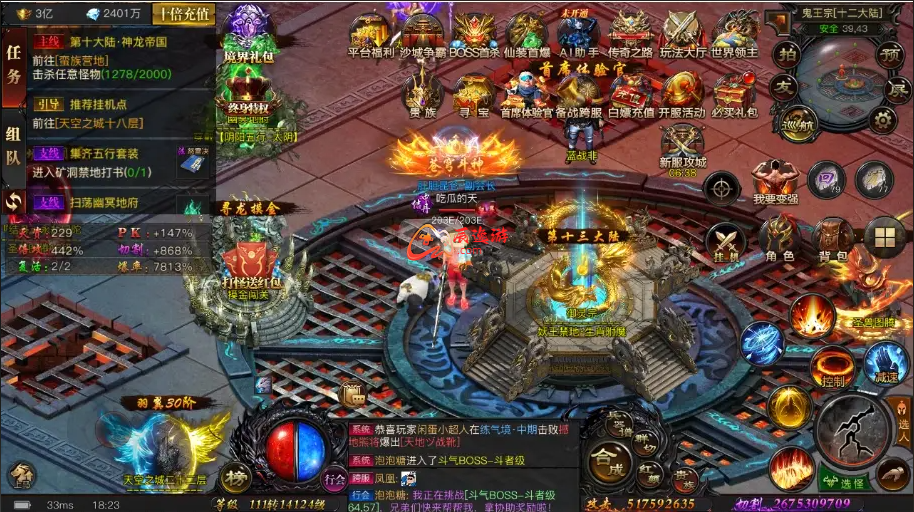Activate the 巡航 auto-cruise button

(x=798, y=124)
